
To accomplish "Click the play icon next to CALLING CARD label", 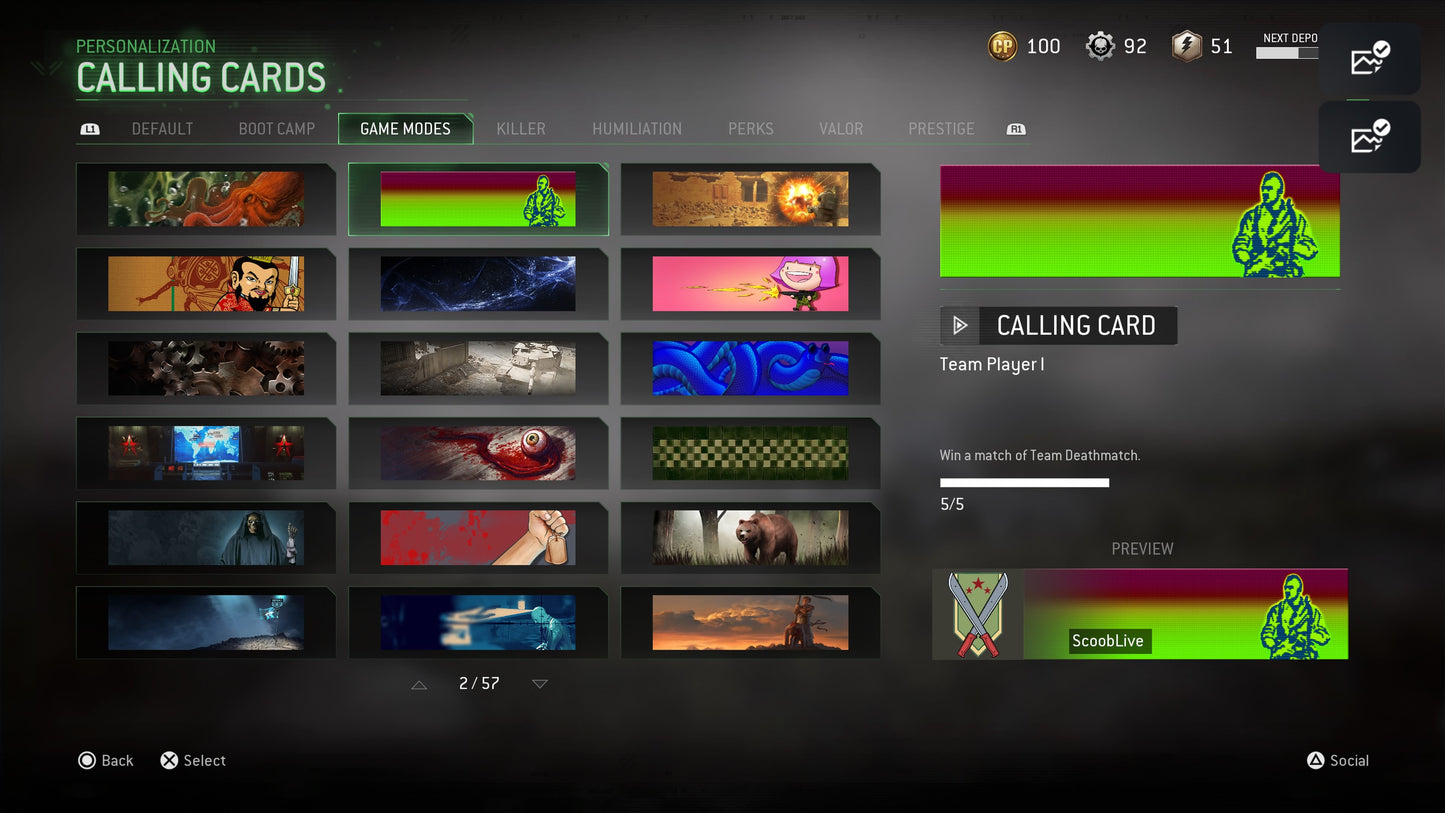I will point(959,325).
